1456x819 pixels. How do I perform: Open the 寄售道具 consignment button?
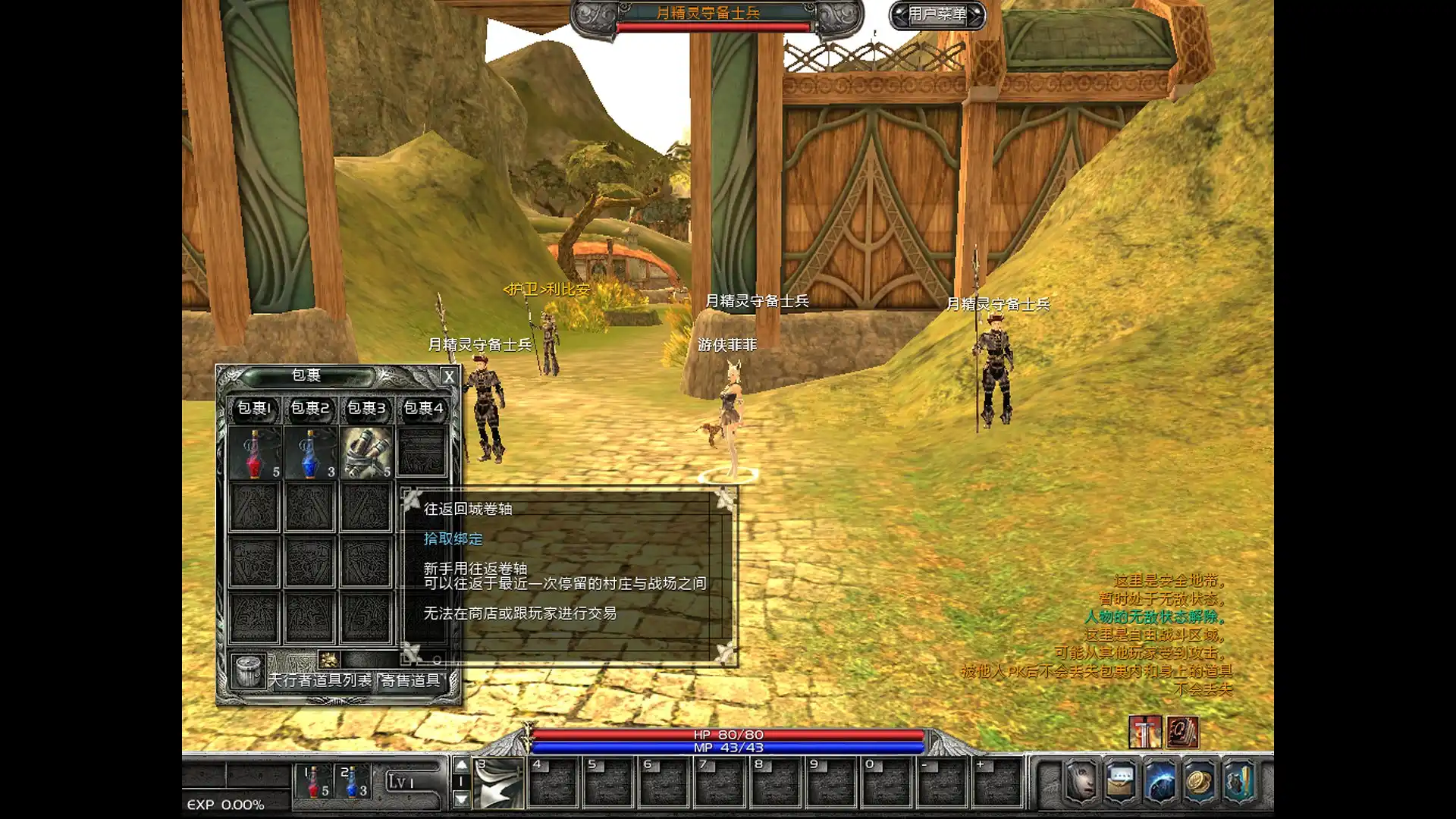410,680
